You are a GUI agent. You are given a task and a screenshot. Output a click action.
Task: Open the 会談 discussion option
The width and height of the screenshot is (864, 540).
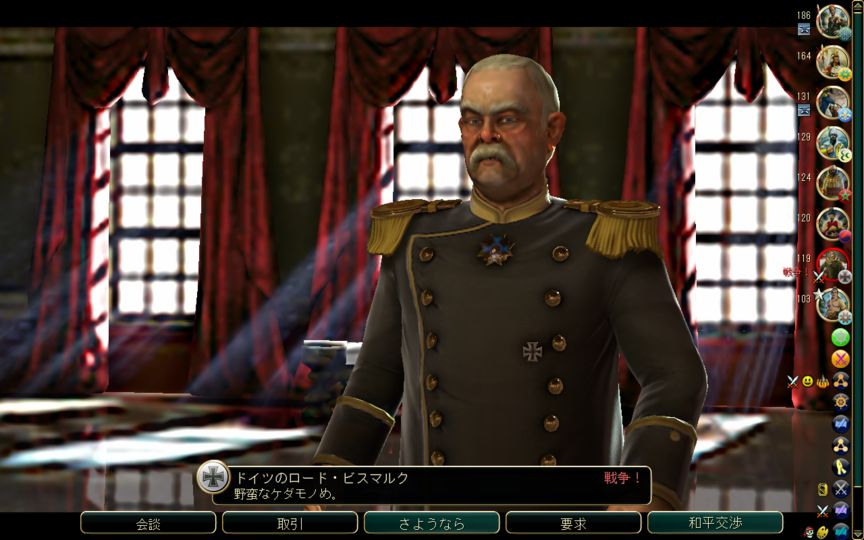tap(148, 523)
